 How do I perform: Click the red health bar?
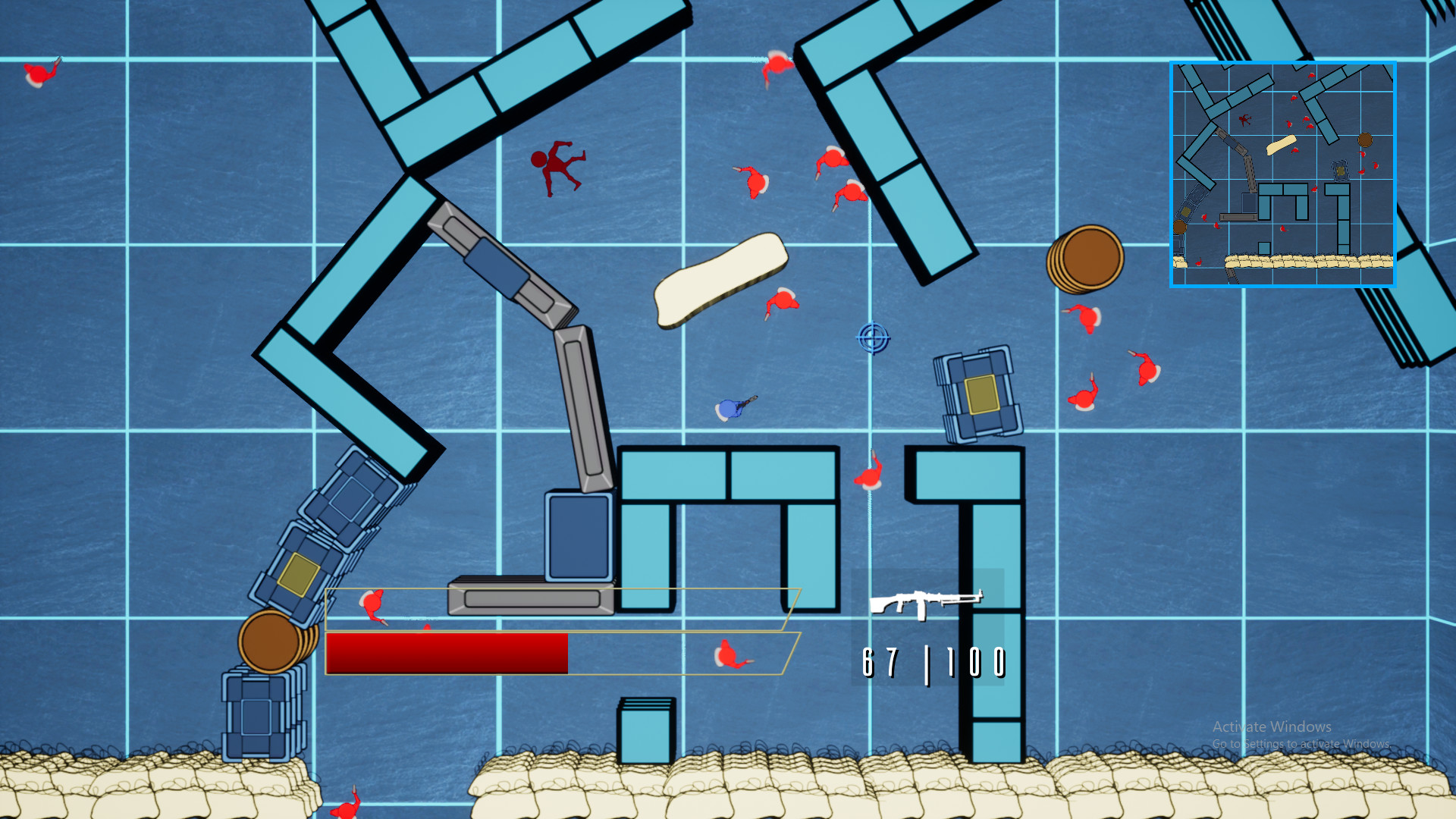446,653
